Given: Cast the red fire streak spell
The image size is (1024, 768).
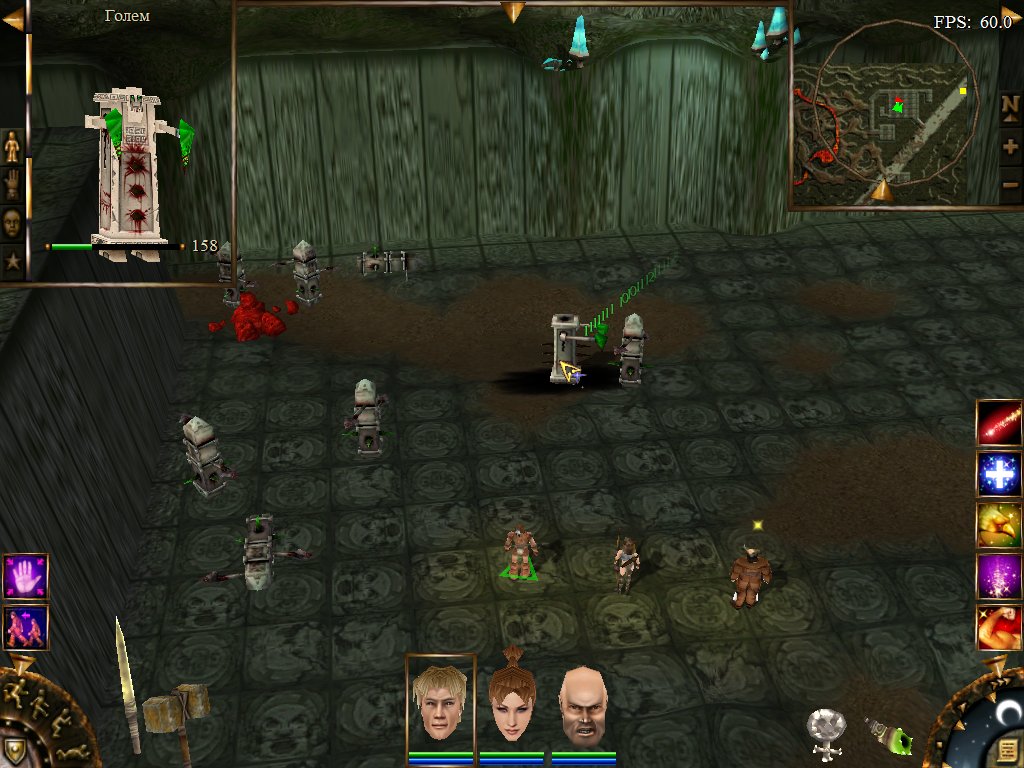Looking at the screenshot, I should point(999,422).
